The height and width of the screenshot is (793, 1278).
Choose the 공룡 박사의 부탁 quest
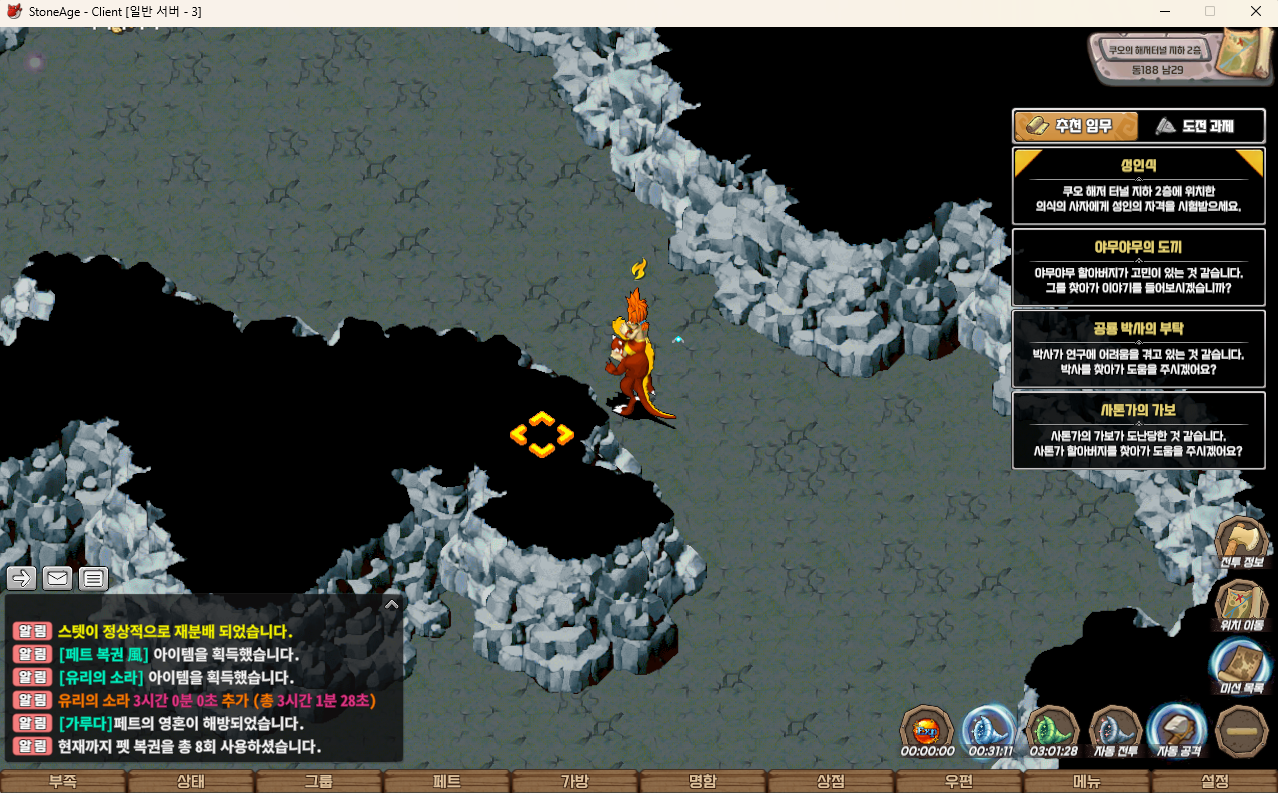click(x=1138, y=348)
